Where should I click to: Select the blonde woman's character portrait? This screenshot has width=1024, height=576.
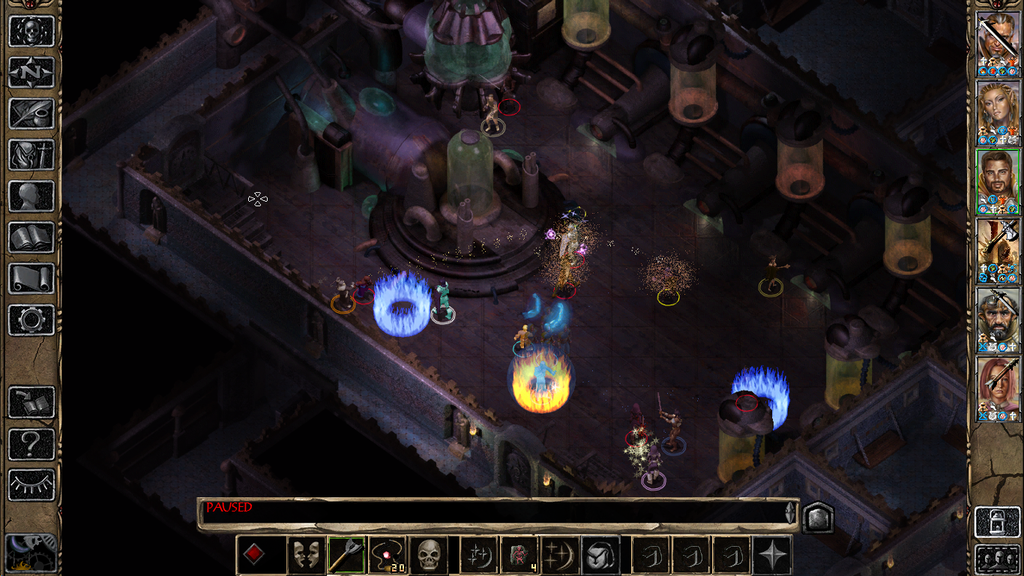pos(998,112)
